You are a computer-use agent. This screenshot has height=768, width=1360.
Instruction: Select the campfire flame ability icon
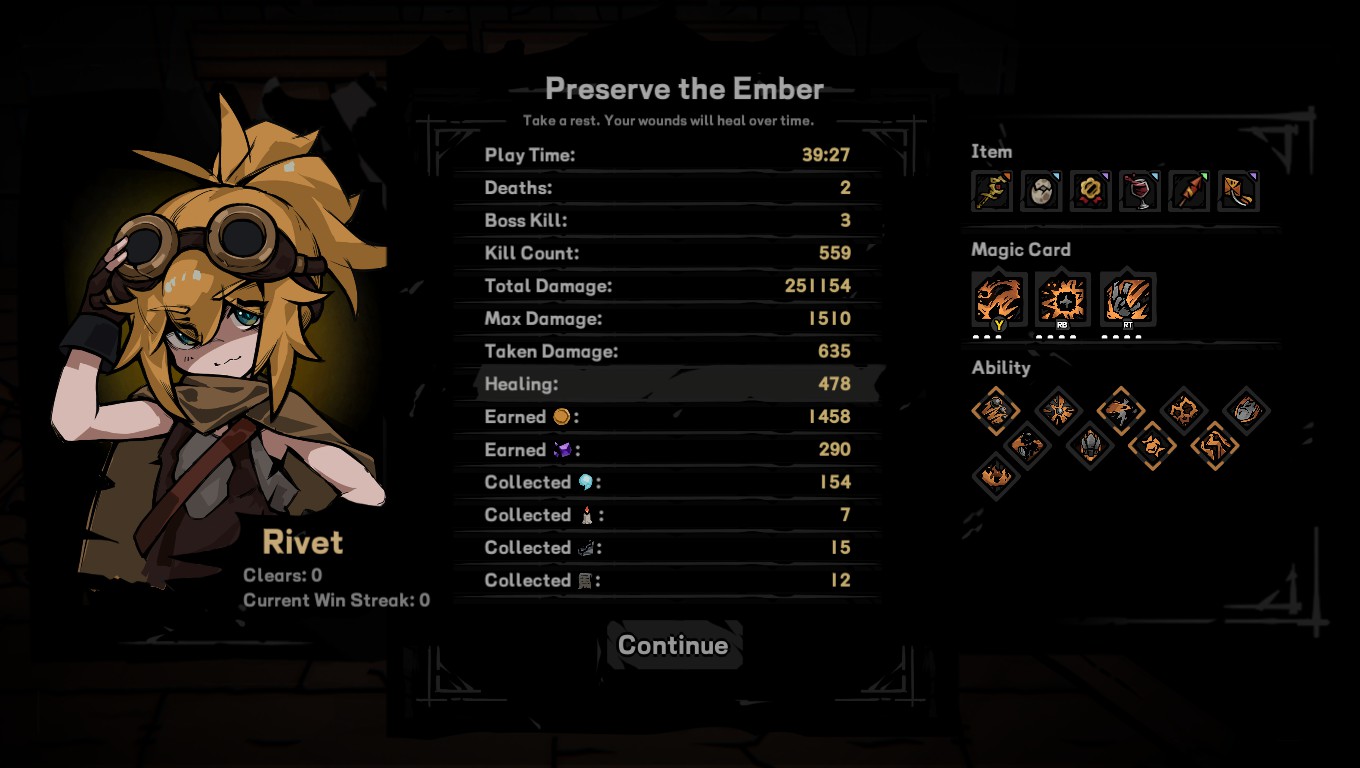995,474
